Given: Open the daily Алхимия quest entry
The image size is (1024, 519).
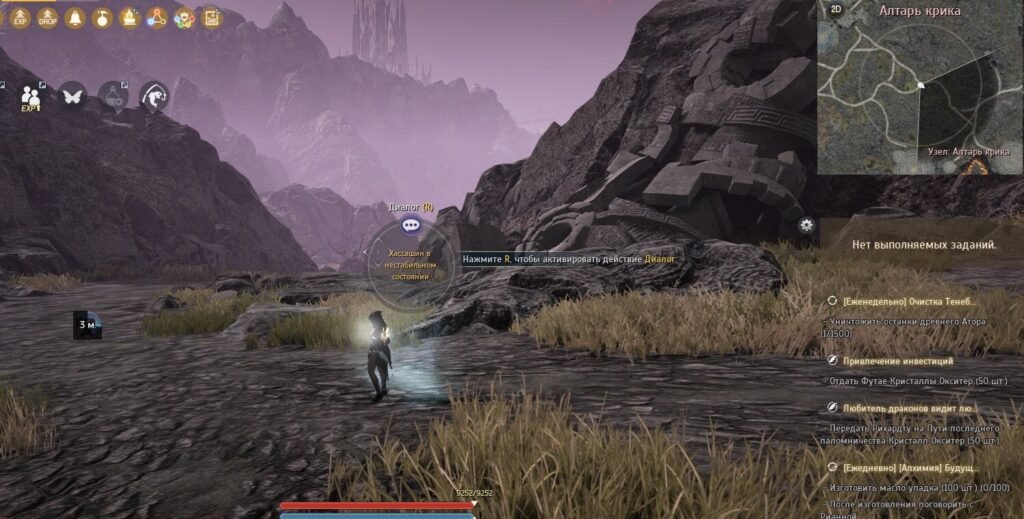Looking at the screenshot, I should [910, 467].
